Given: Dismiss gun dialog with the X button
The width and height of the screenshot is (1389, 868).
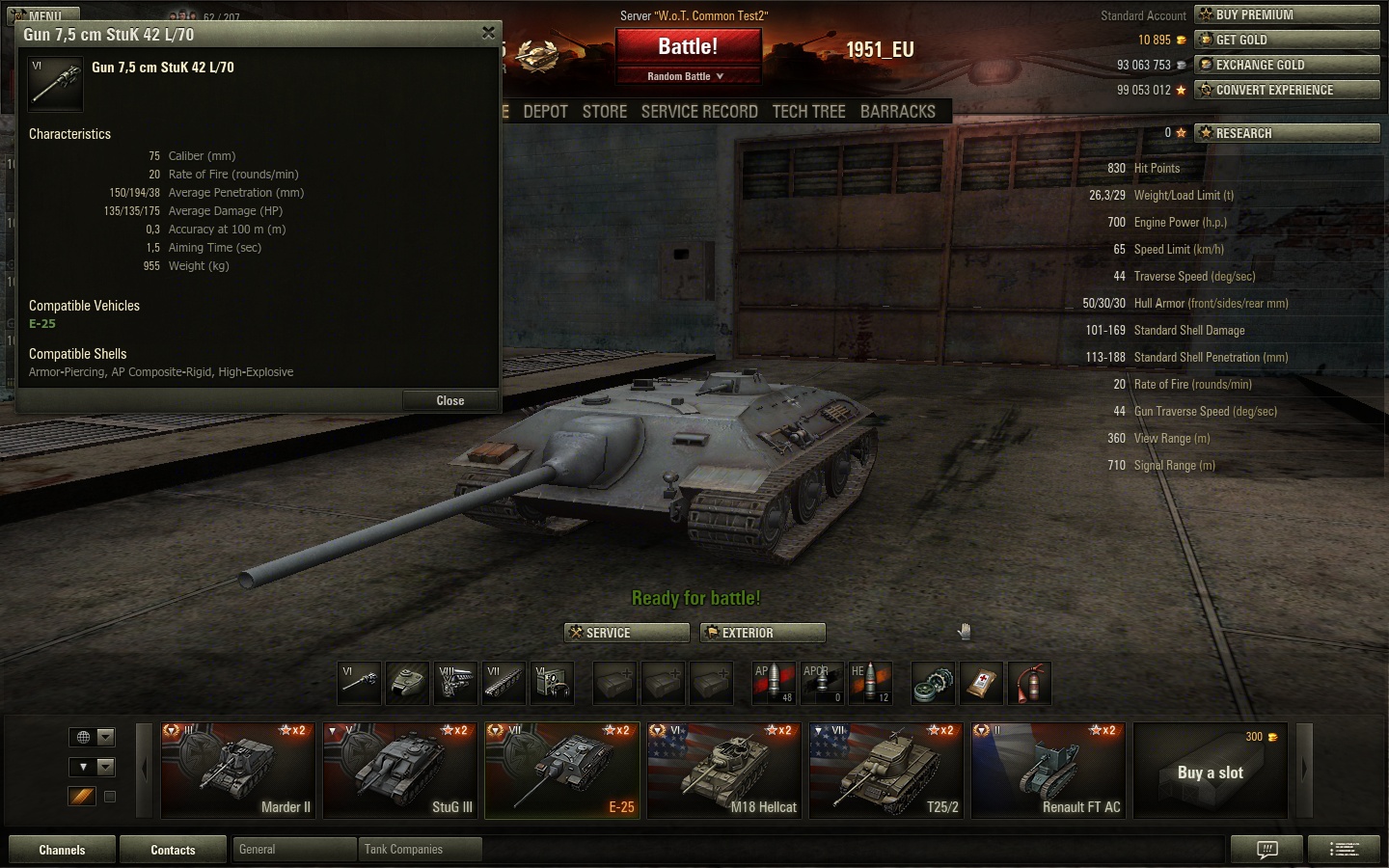Looking at the screenshot, I should [x=488, y=33].
